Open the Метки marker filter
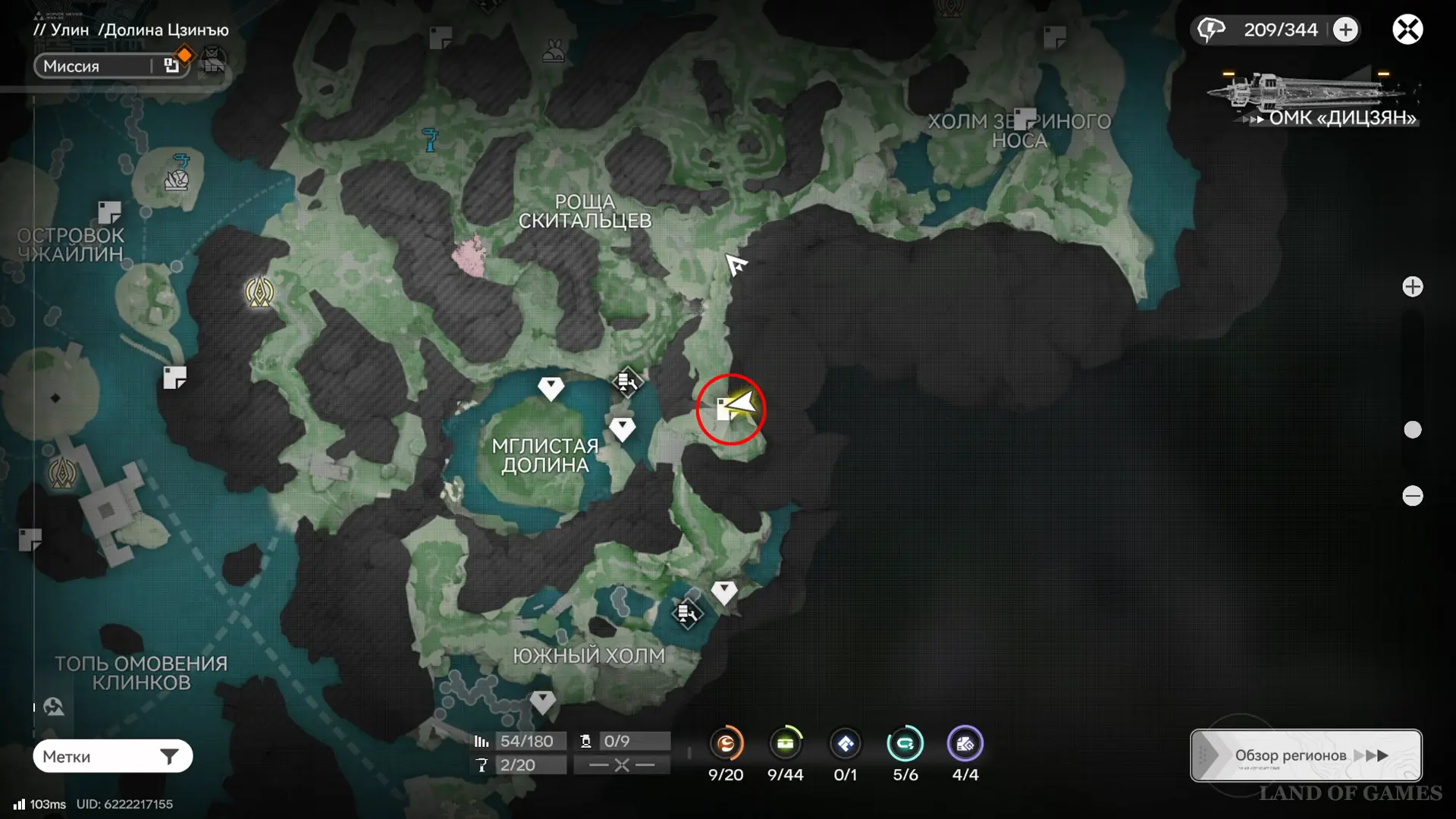Screen dimensions: 1456x819 [112, 756]
